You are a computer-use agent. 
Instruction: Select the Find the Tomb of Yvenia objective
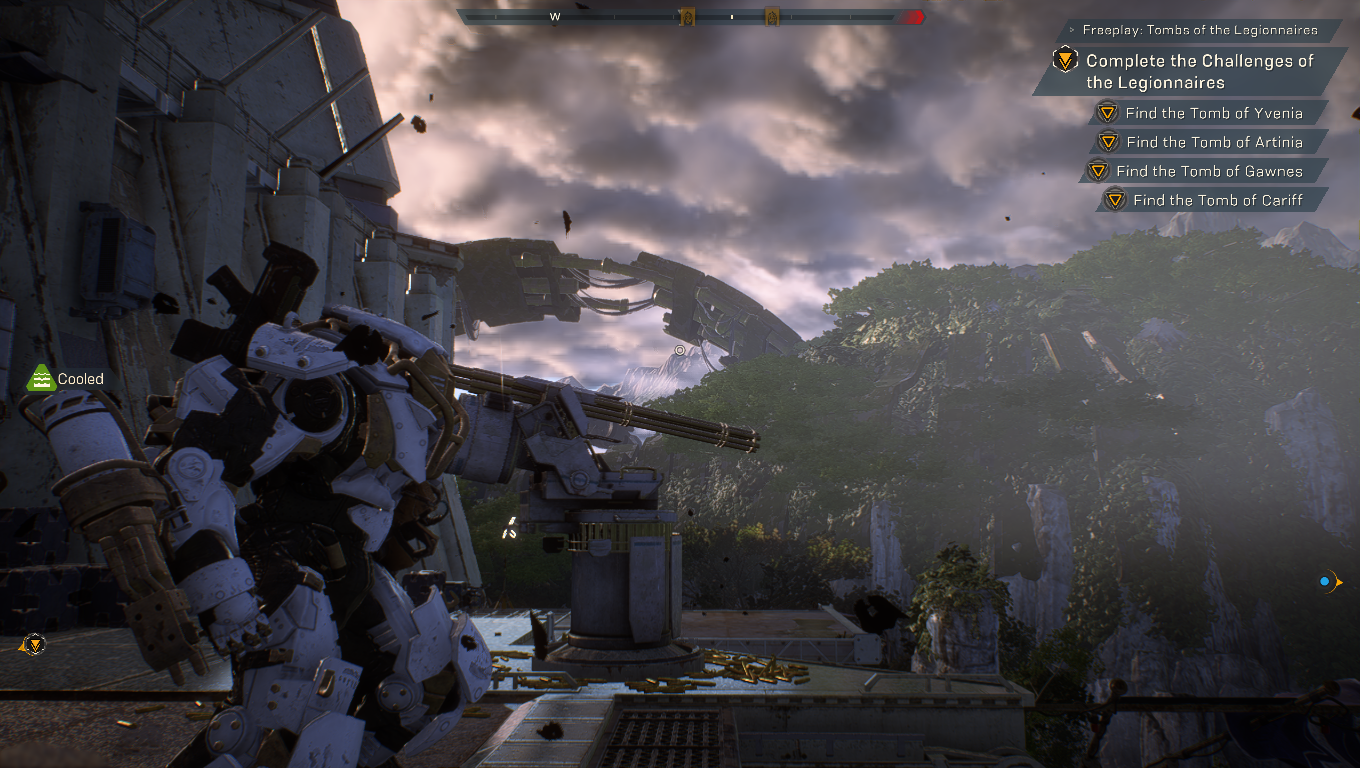point(1213,113)
